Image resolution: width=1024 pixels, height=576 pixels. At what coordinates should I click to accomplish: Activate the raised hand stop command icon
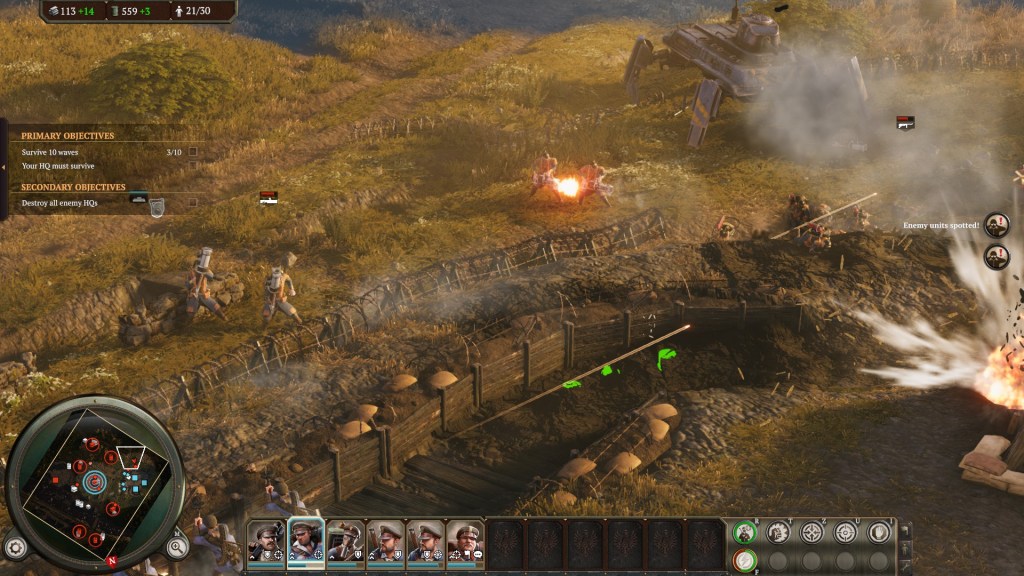pos(879,533)
